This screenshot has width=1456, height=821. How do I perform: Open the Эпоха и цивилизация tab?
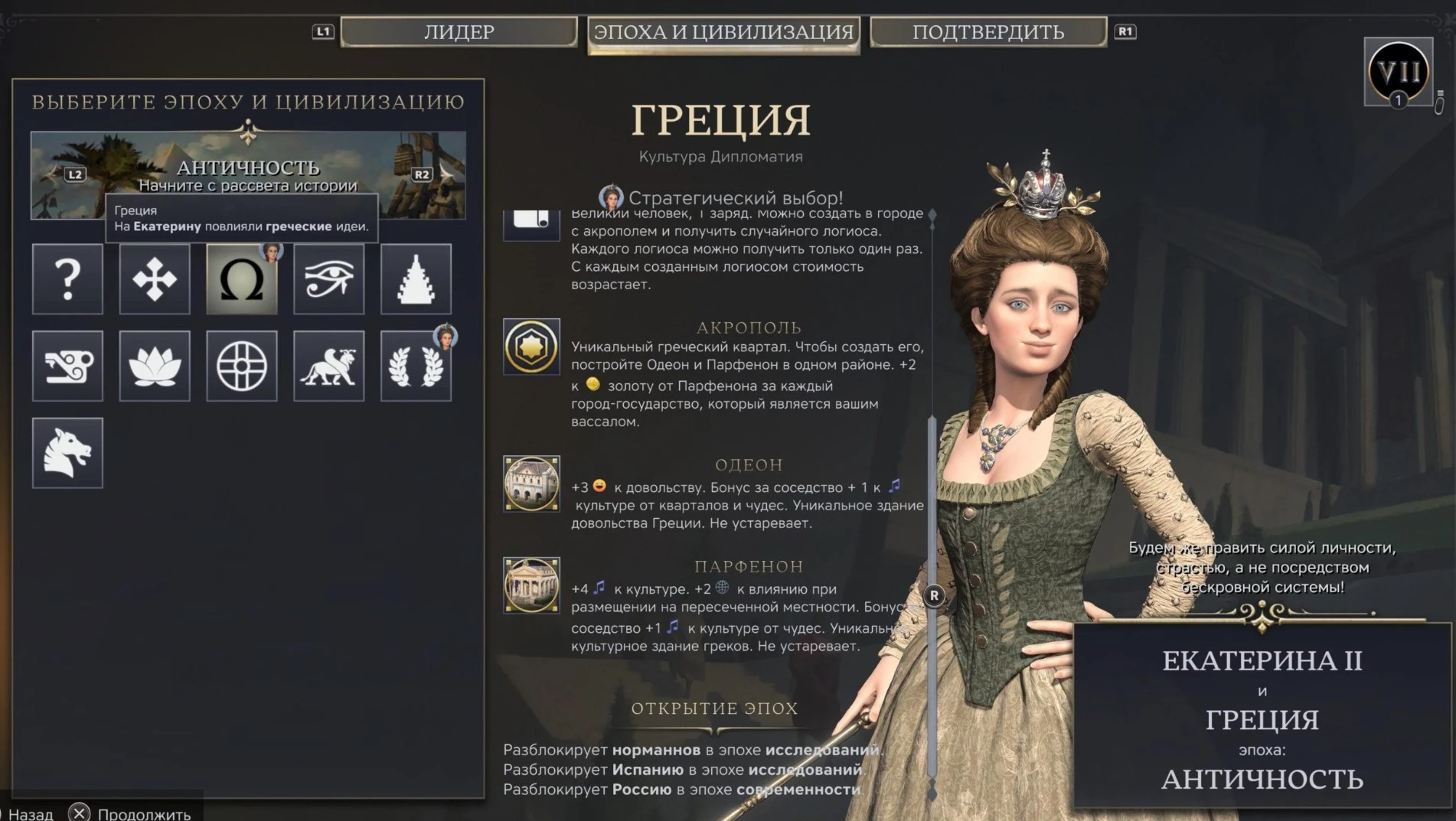coord(723,32)
